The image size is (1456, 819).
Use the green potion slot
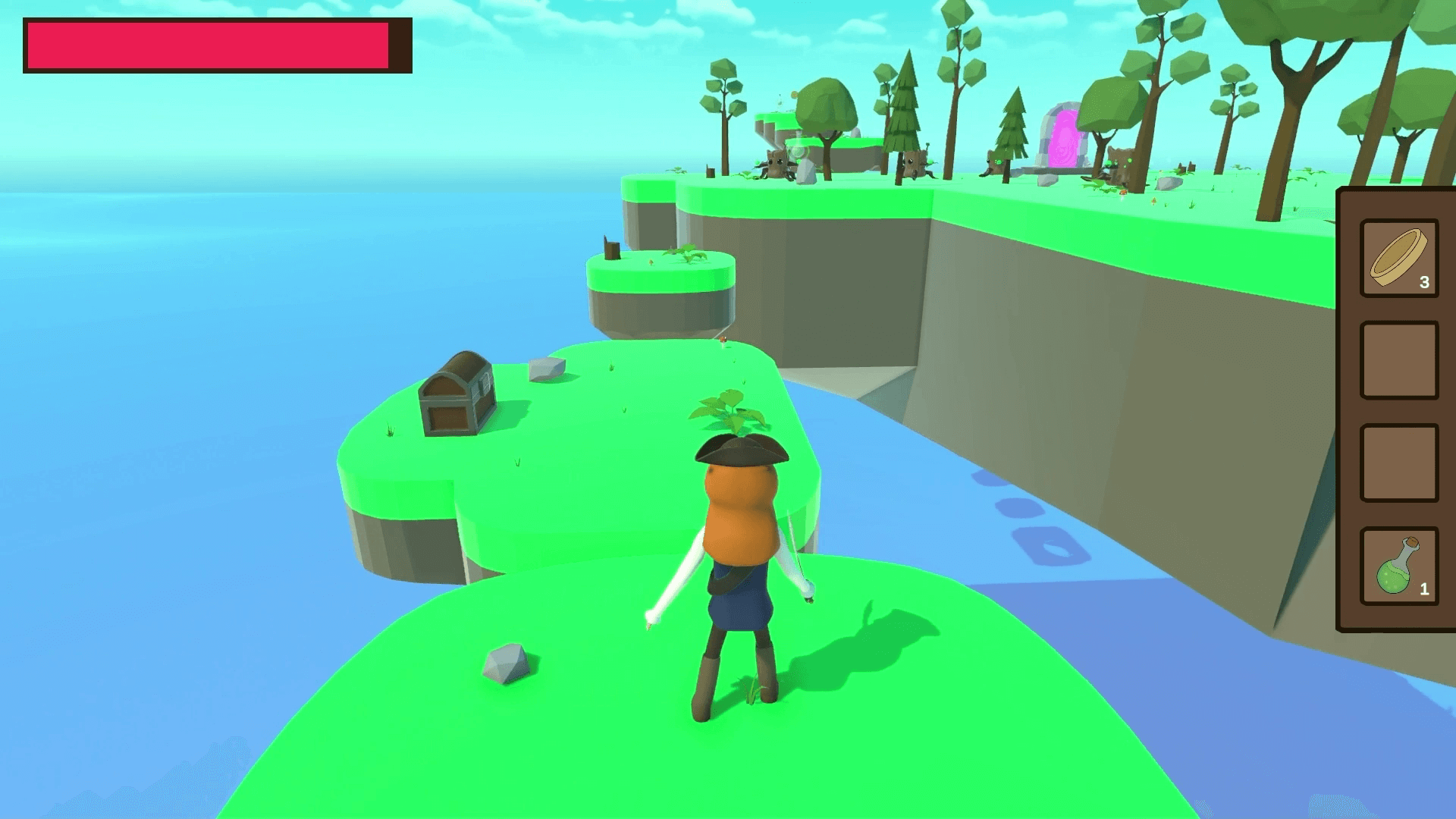pos(1399,566)
